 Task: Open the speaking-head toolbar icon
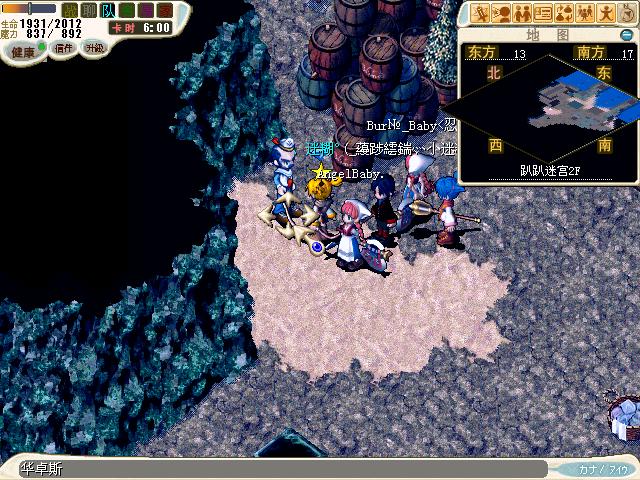pos(500,13)
